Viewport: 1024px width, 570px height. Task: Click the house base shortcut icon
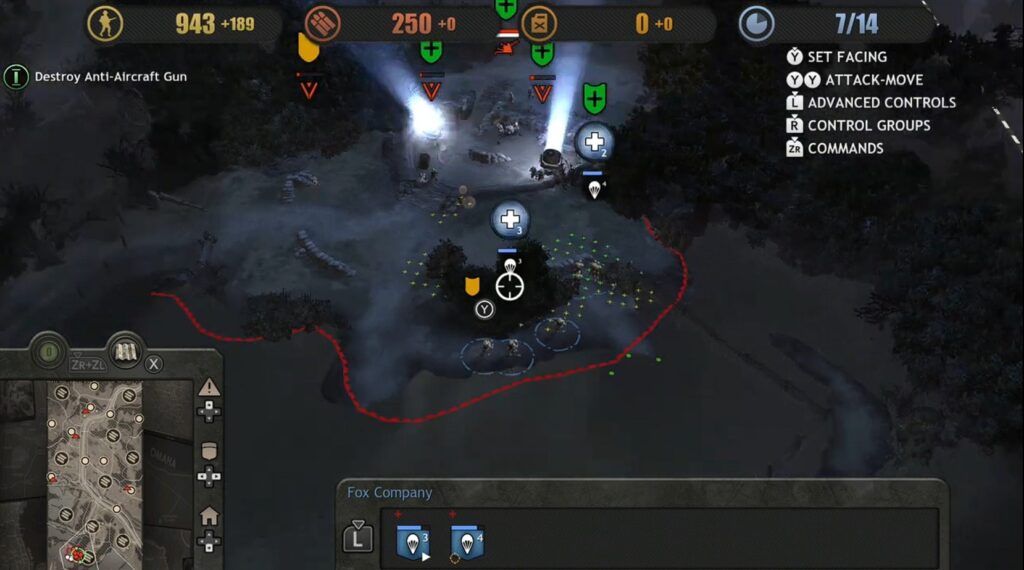(x=209, y=516)
